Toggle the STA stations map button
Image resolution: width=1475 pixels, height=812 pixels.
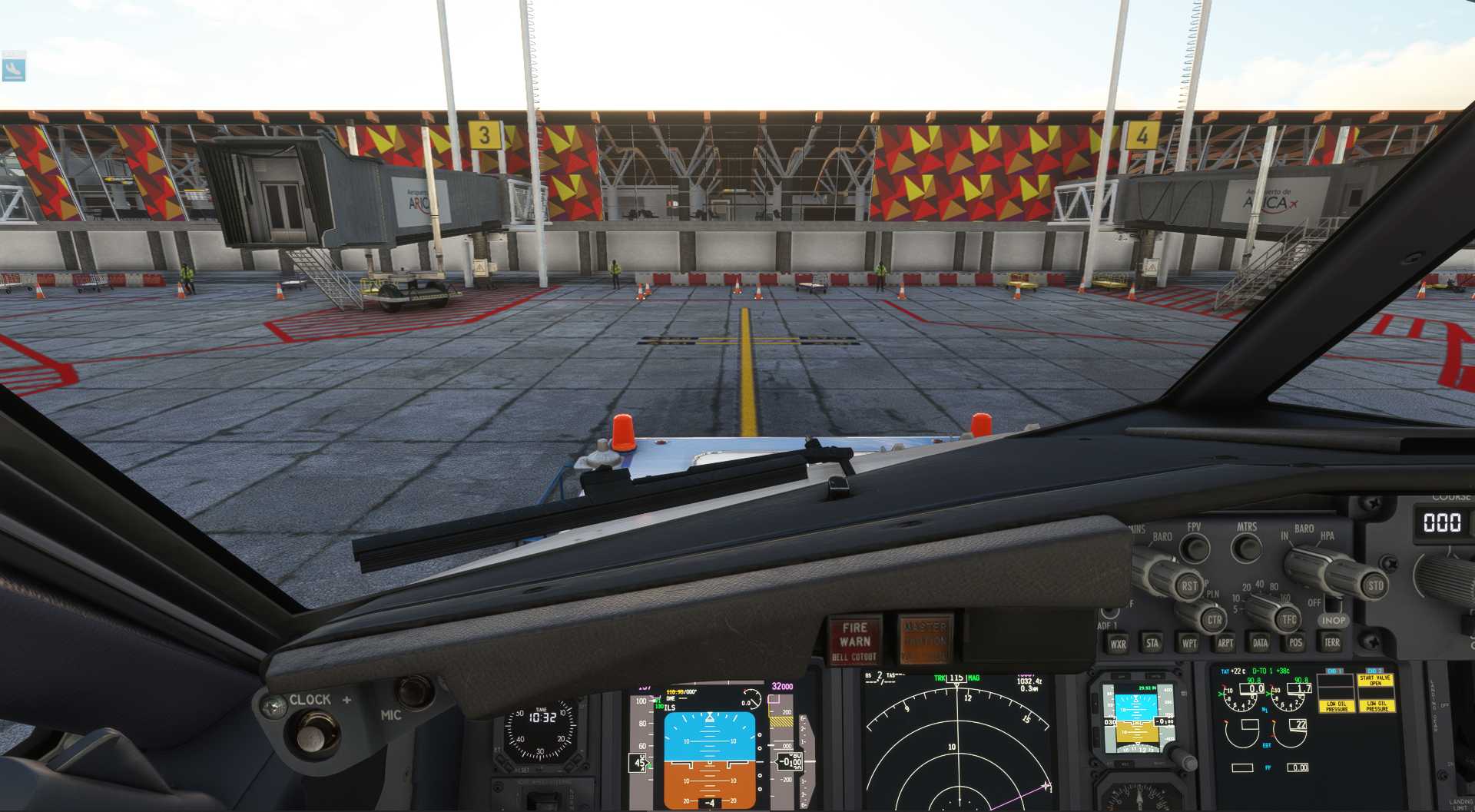click(x=1152, y=644)
